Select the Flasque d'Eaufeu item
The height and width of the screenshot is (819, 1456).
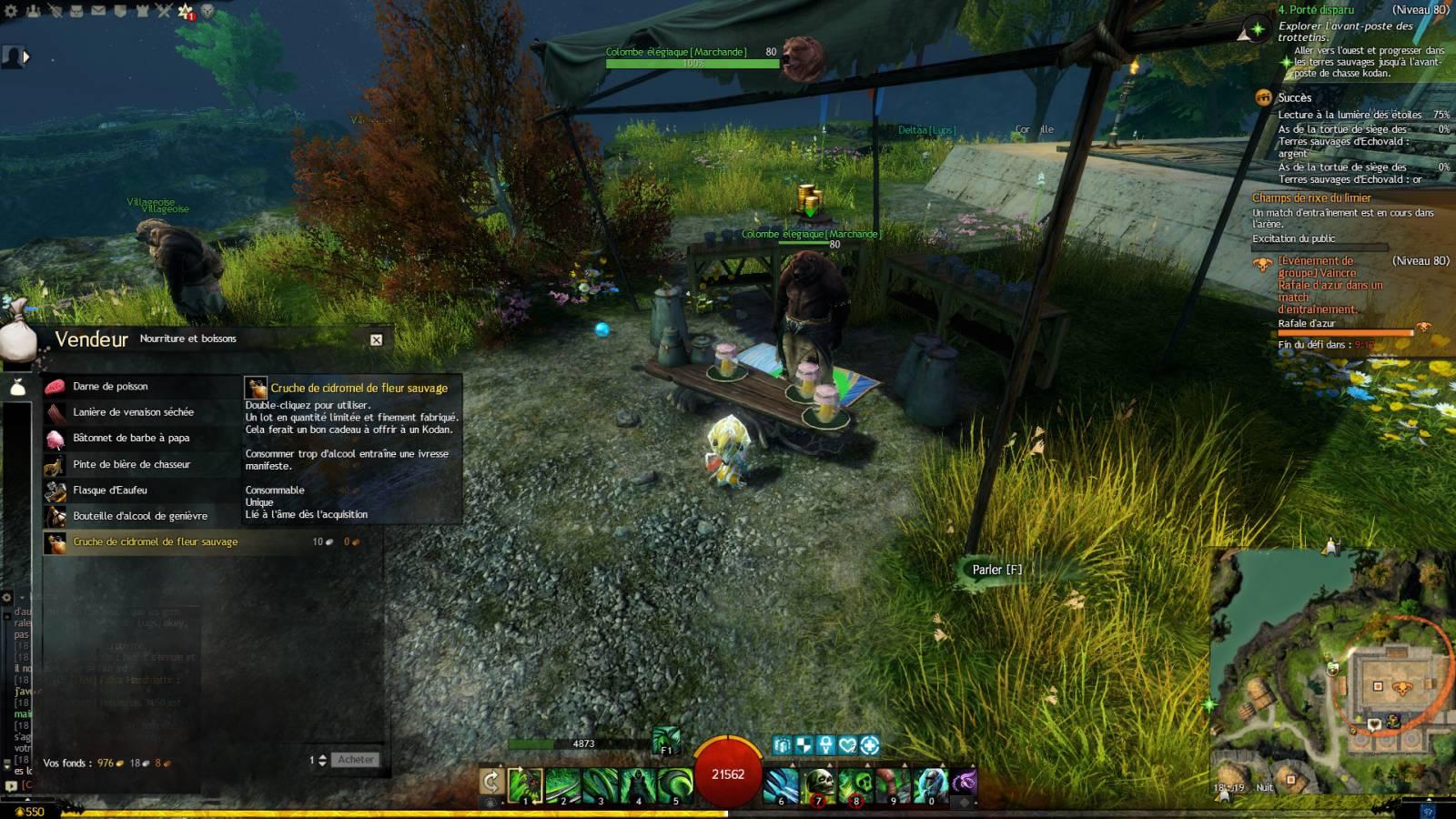(x=109, y=490)
